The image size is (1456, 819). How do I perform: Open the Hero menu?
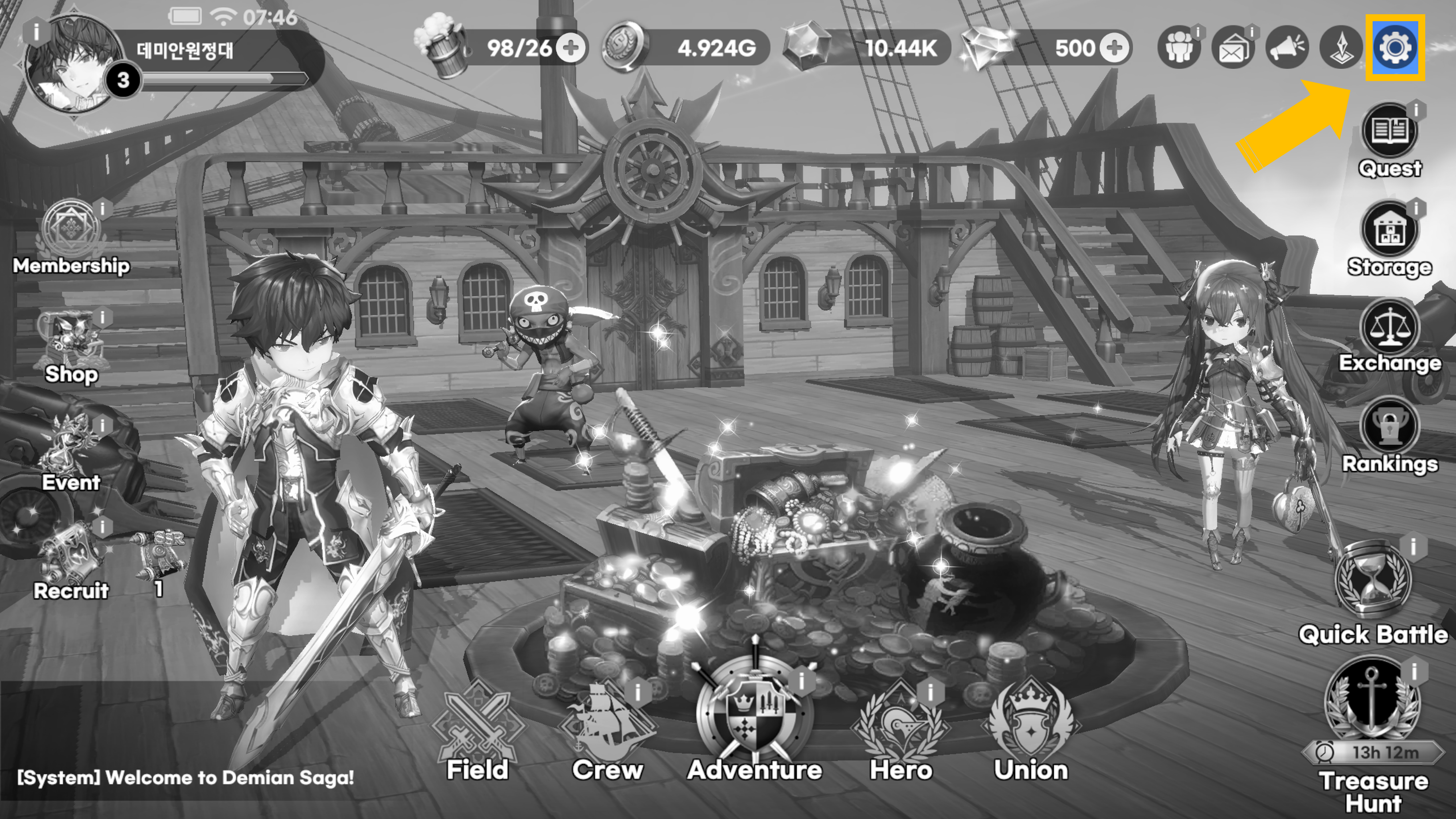901,729
